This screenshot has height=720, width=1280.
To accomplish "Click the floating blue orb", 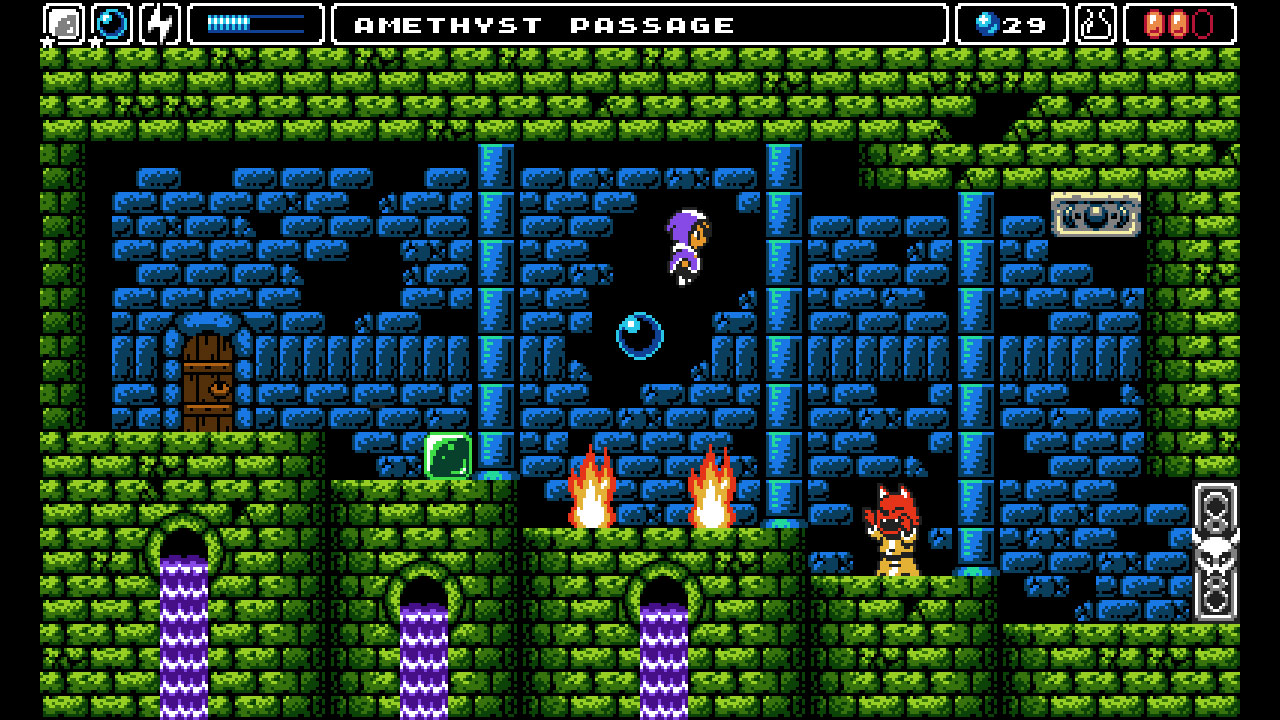I will click(x=641, y=333).
